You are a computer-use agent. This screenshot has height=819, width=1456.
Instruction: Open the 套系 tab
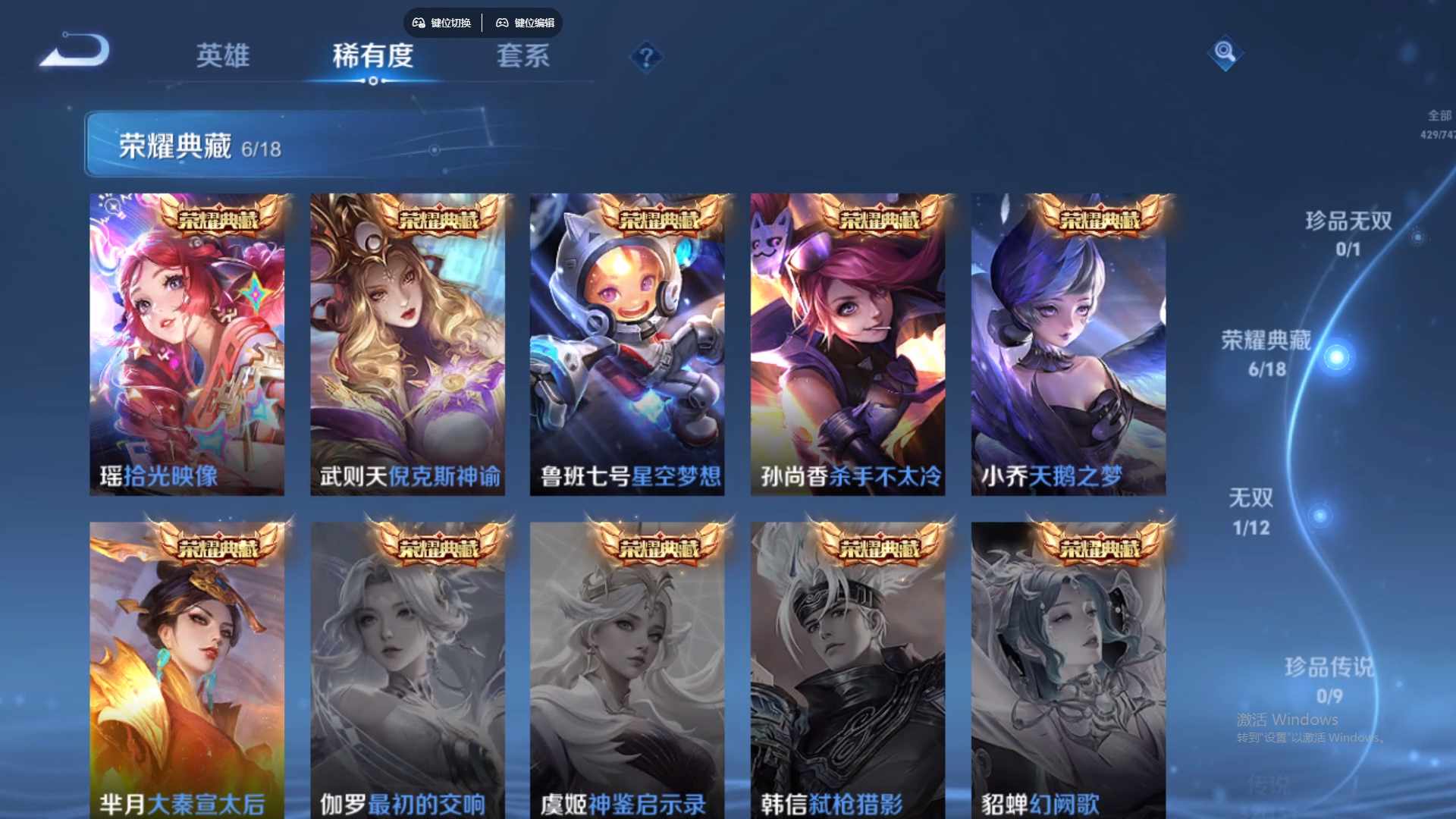click(x=523, y=55)
